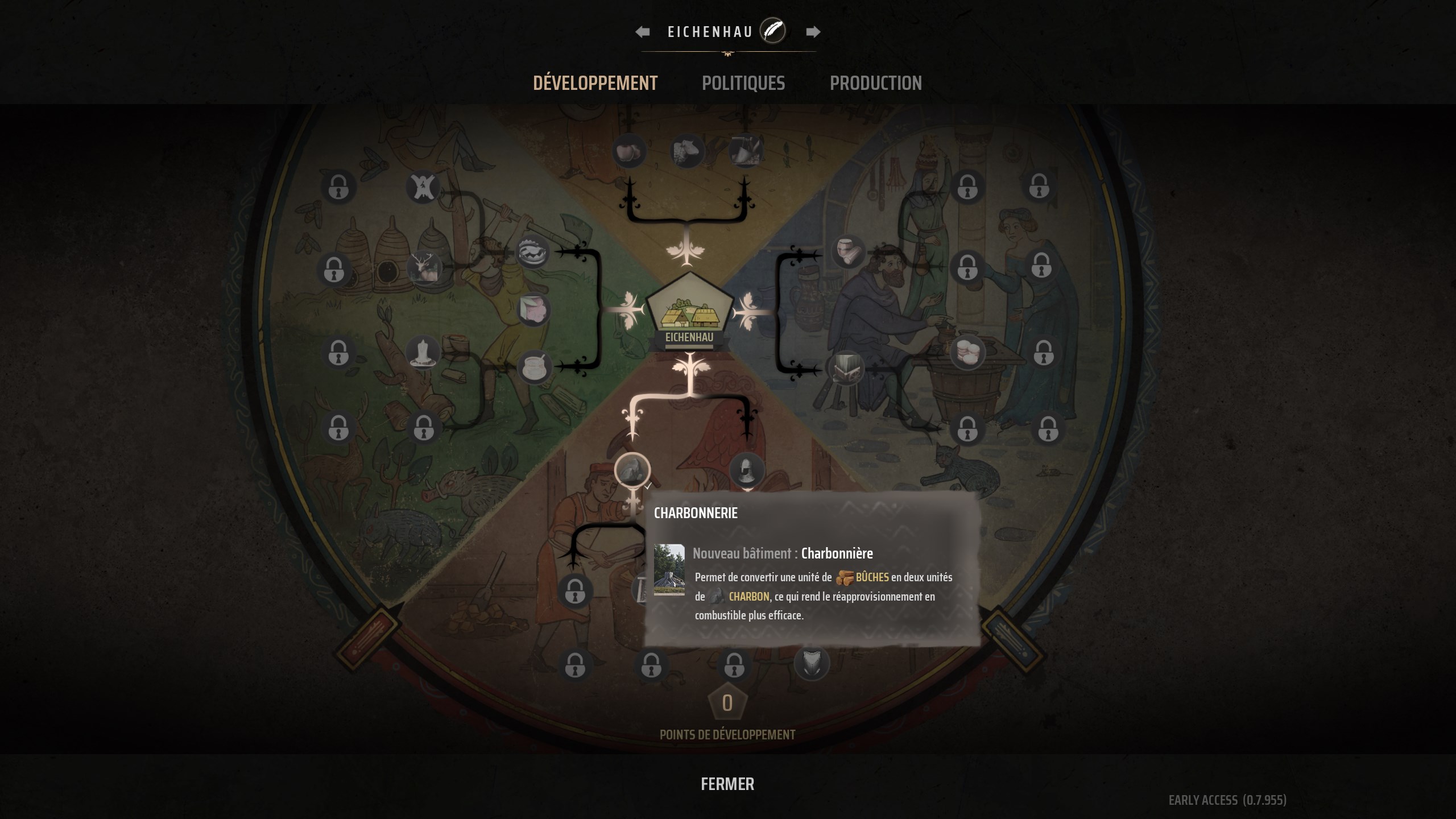Select the deer portrait development node
Image resolution: width=1456 pixels, height=819 pixels.
click(423, 268)
